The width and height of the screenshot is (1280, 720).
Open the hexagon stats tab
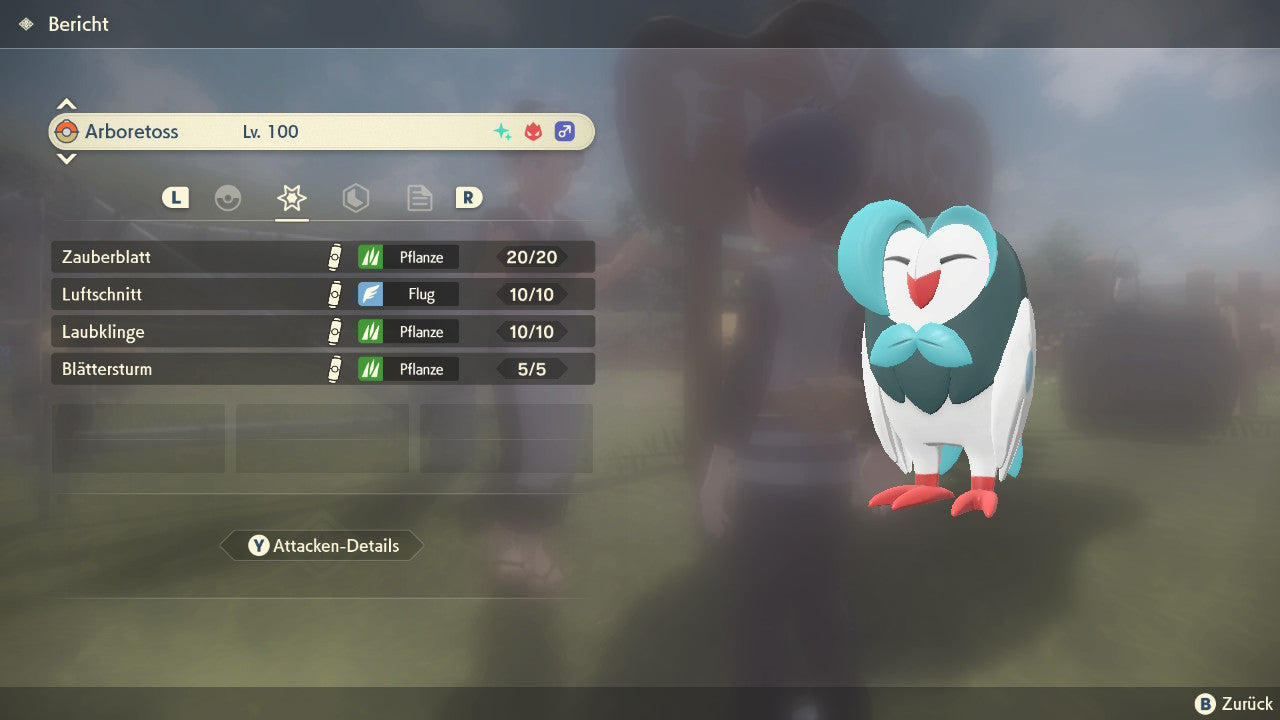356,198
